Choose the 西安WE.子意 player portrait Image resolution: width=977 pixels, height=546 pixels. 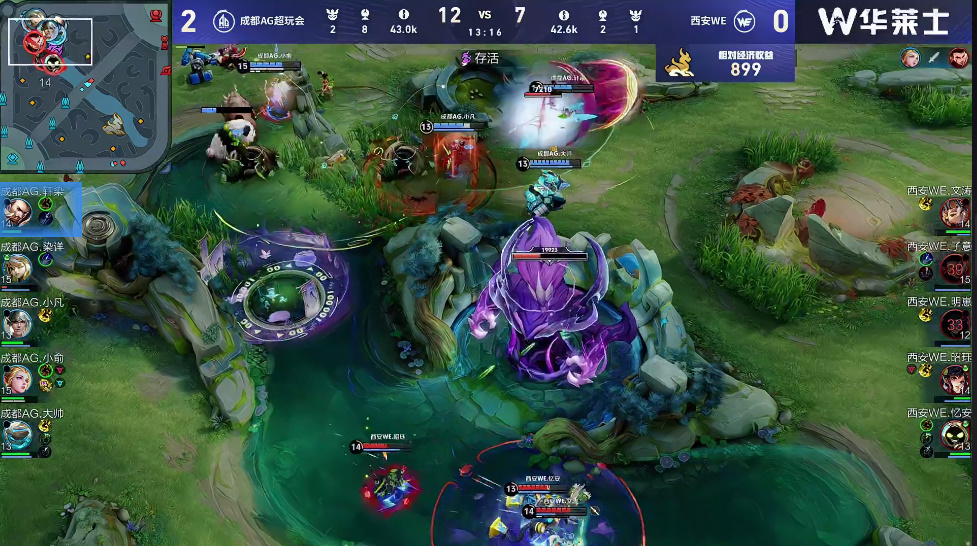pyautogui.click(x=953, y=268)
